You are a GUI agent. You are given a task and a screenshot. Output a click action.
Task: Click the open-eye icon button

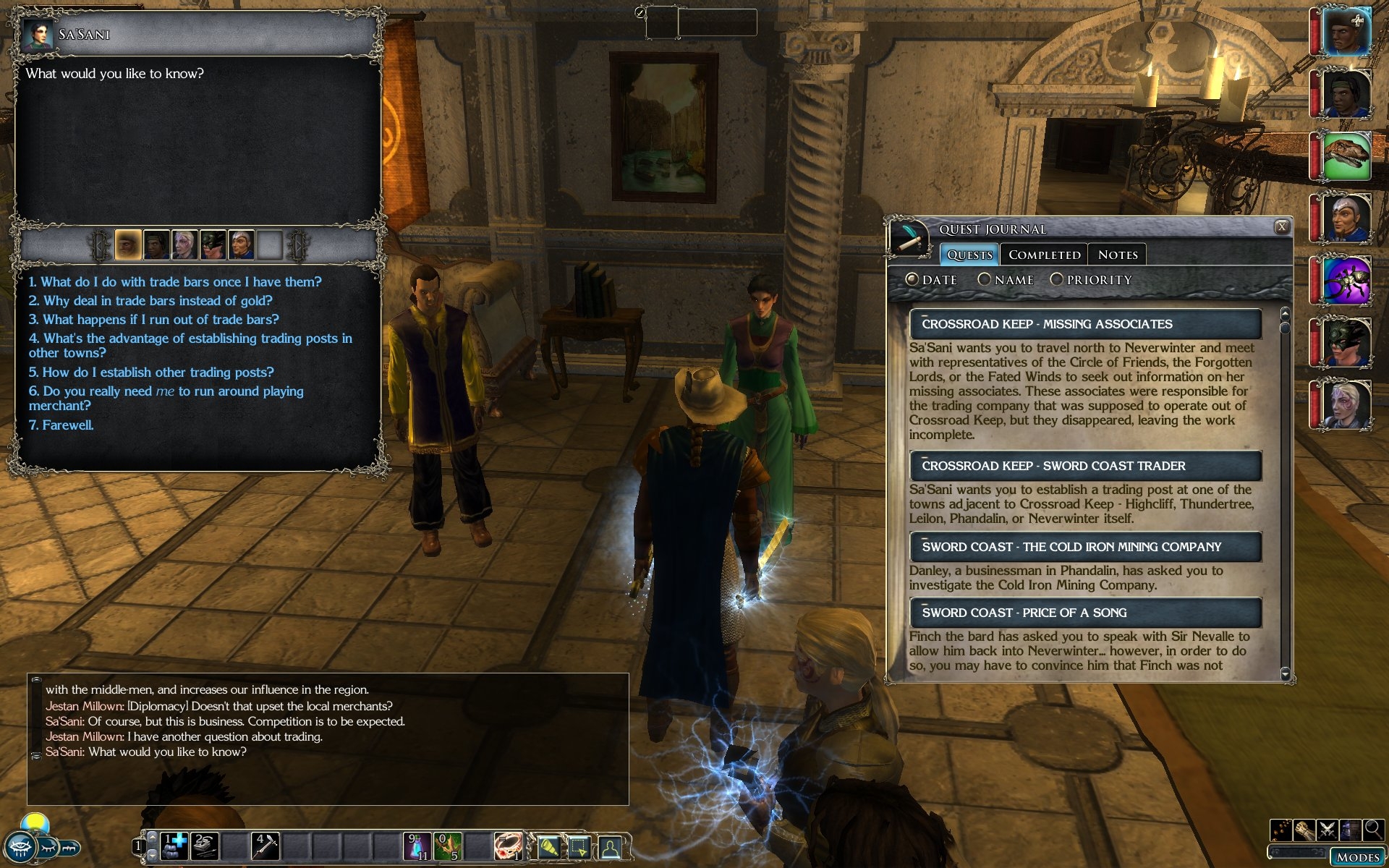(x=20, y=848)
